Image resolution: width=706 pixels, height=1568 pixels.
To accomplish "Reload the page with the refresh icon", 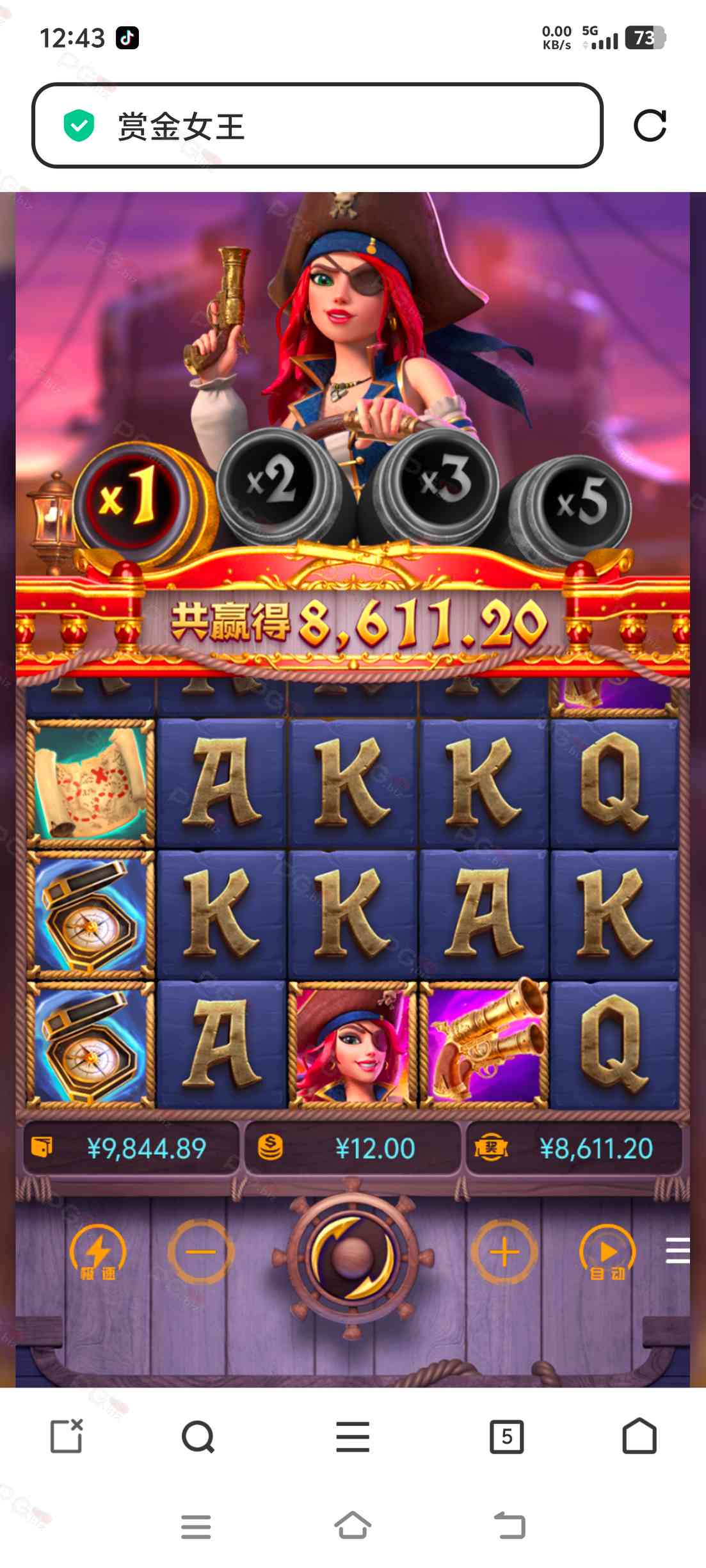I will coord(650,125).
